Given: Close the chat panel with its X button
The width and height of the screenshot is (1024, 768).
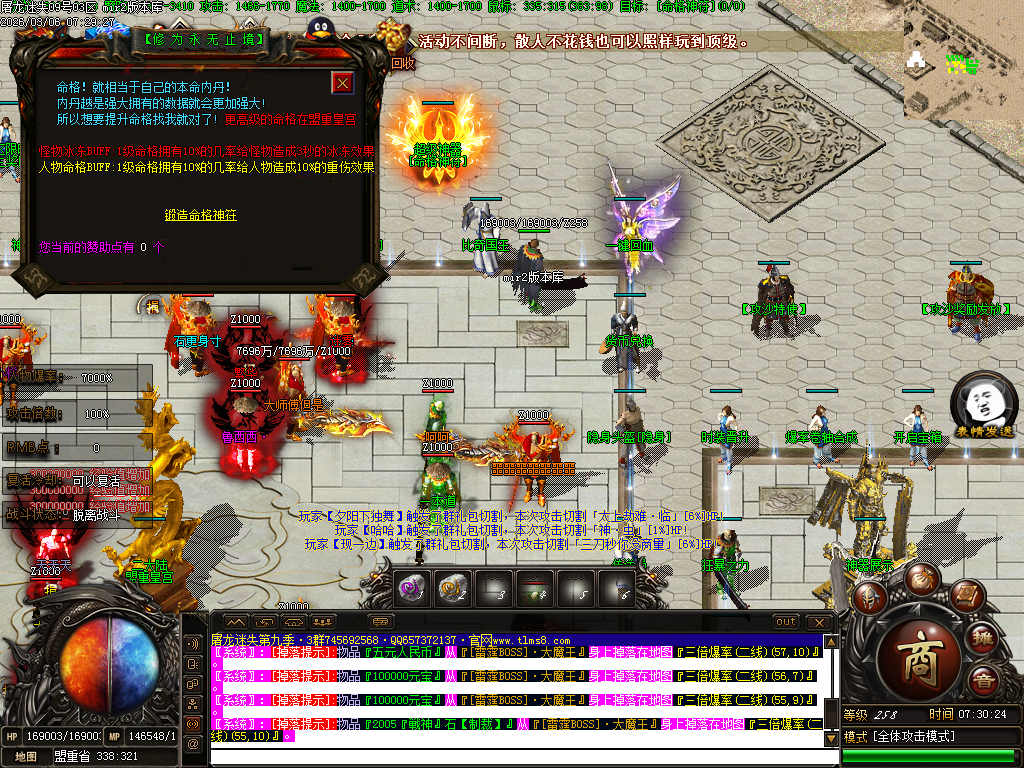Looking at the screenshot, I should 820,622.
